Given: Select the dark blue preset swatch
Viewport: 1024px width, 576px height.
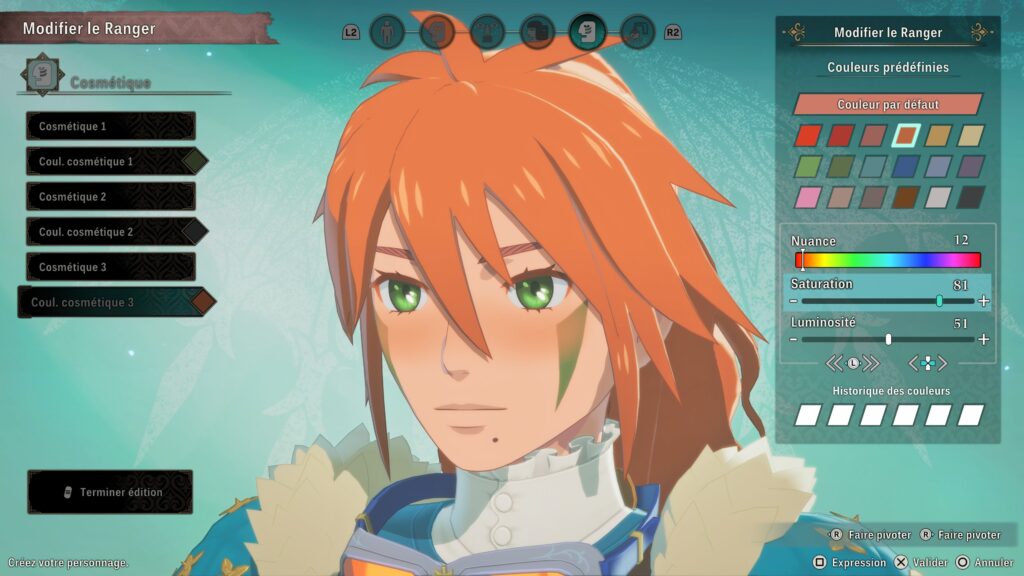Looking at the screenshot, I should (906, 167).
